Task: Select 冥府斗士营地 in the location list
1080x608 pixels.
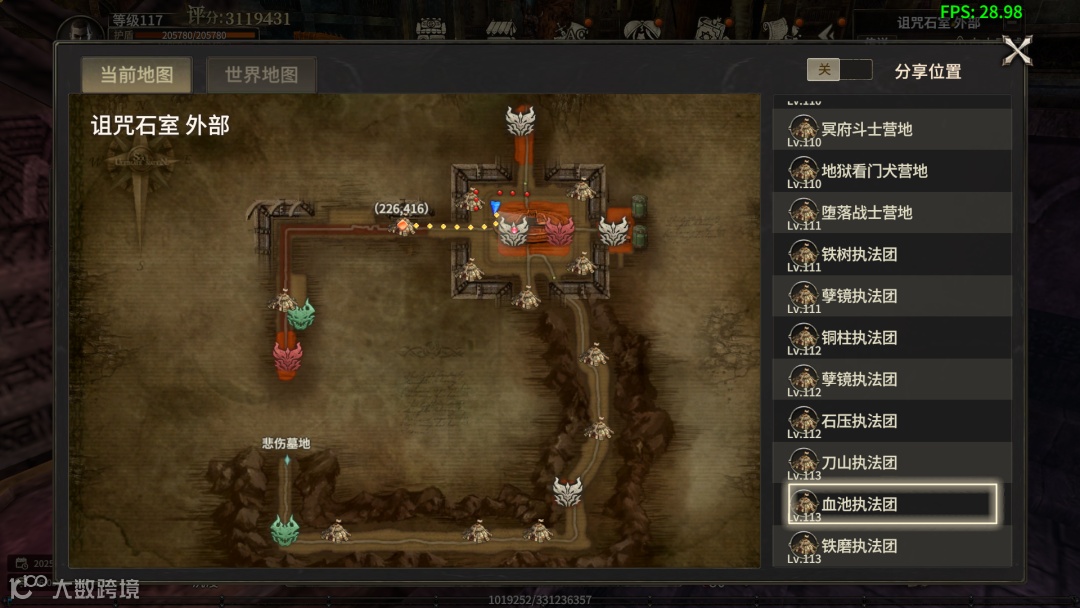Action: pos(891,129)
